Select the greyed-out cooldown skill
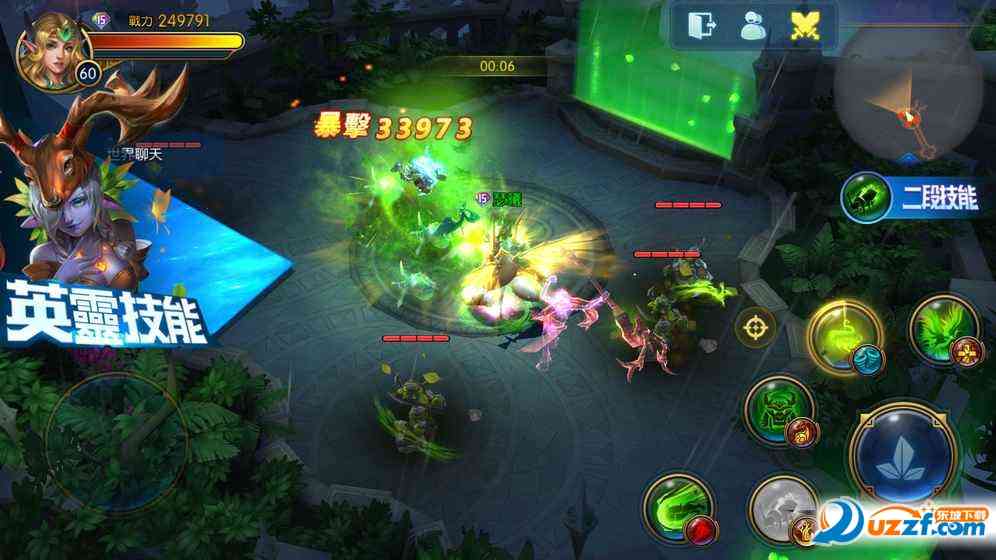The image size is (996, 560). pos(783,511)
